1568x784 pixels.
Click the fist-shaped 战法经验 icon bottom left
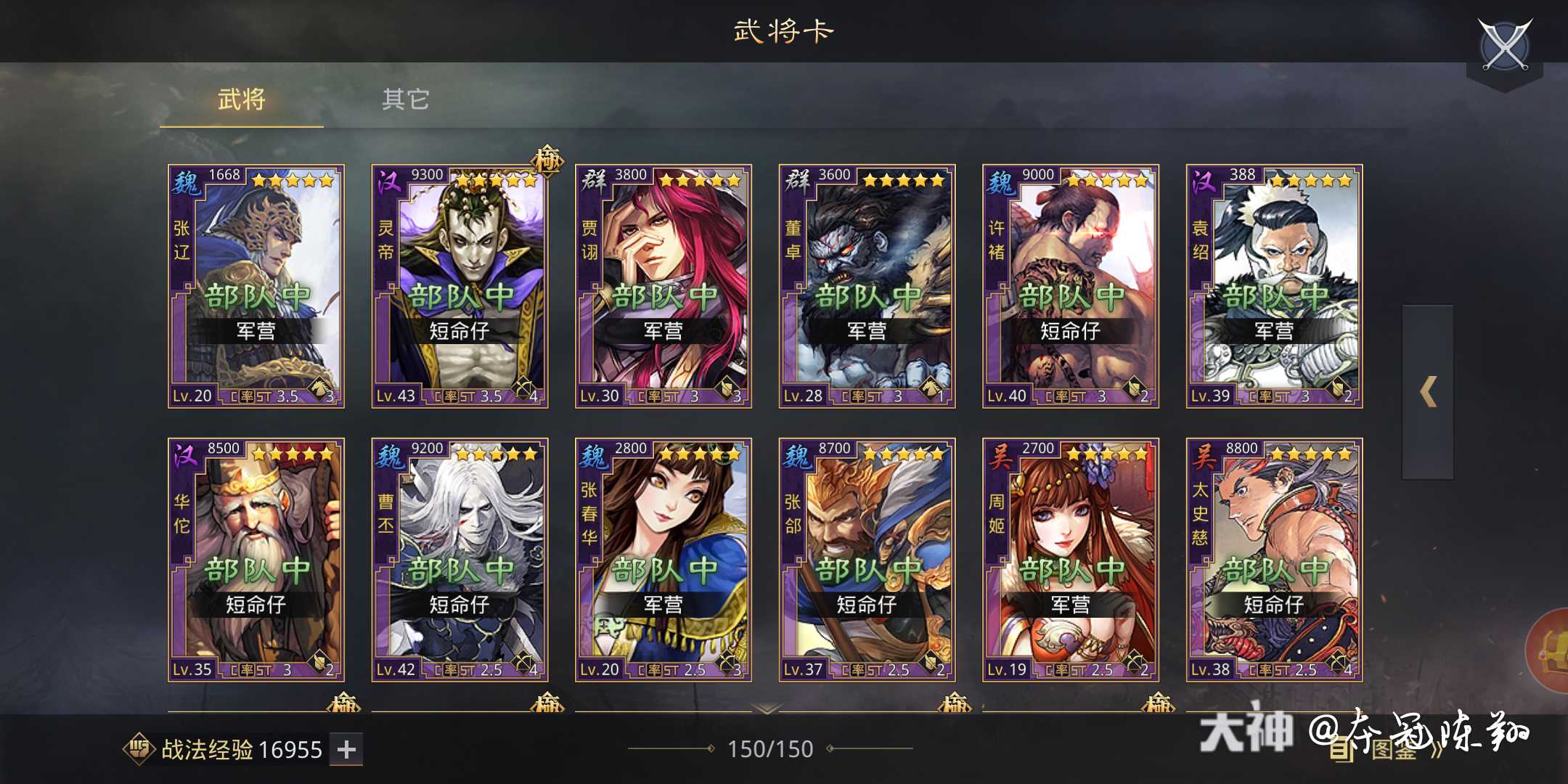pyautogui.click(x=139, y=749)
